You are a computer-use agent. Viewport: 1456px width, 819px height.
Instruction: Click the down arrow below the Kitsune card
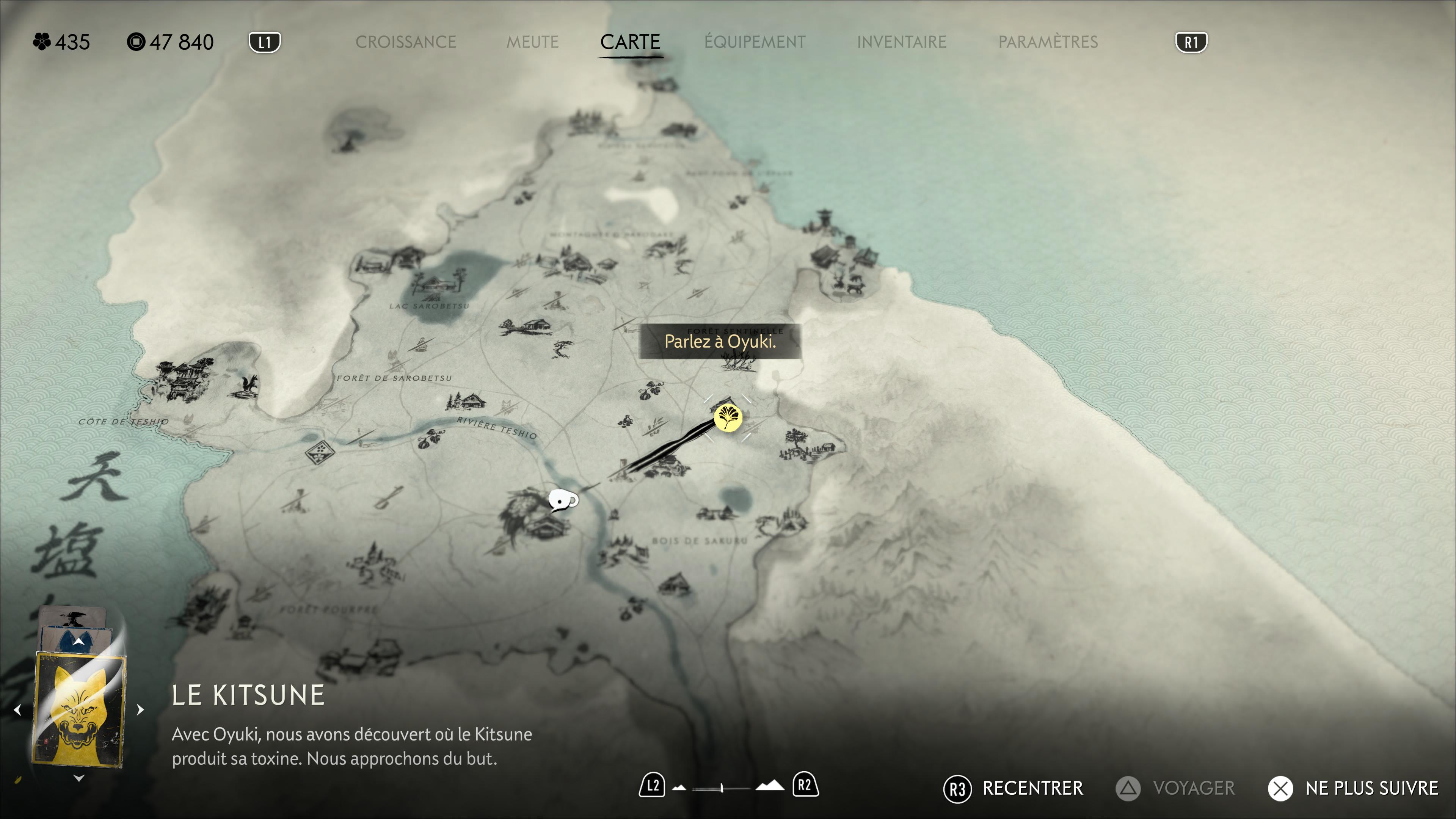click(x=78, y=778)
